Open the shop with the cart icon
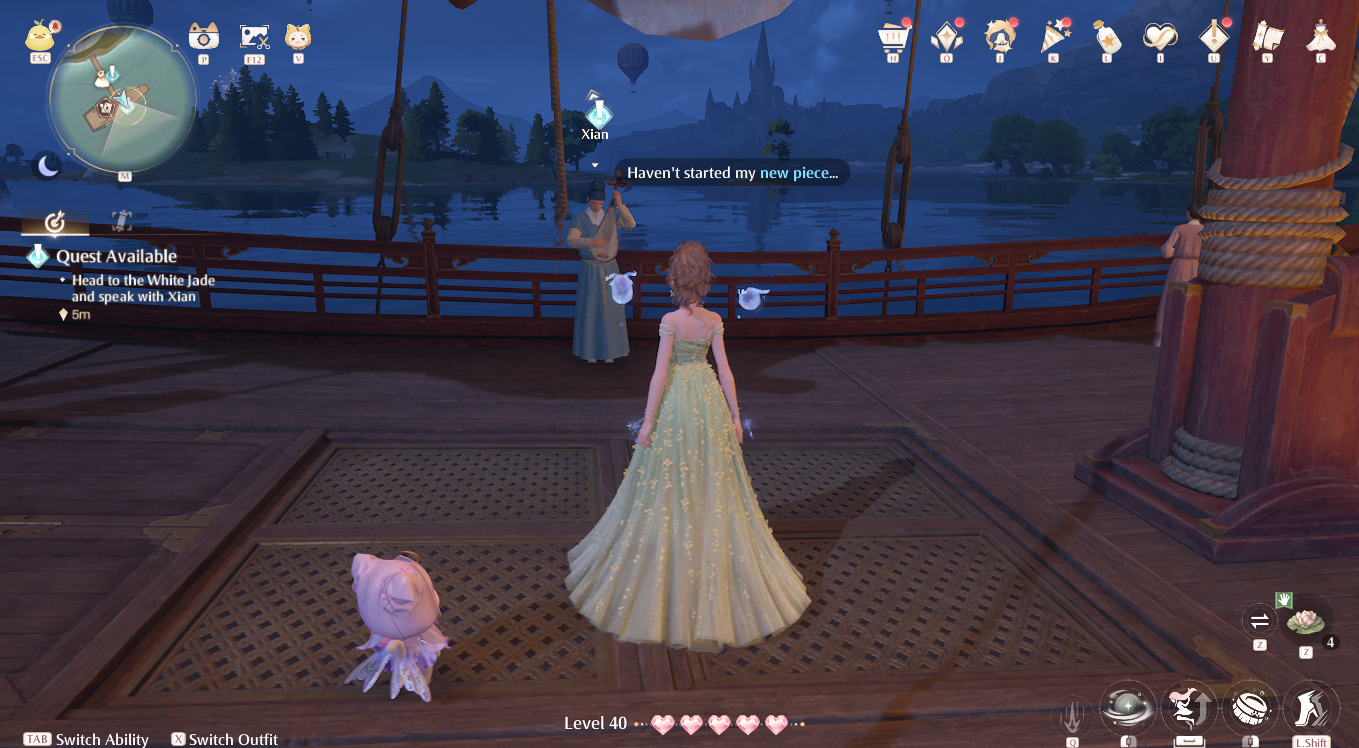This screenshot has height=748, width=1359. click(x=891, y=38)
